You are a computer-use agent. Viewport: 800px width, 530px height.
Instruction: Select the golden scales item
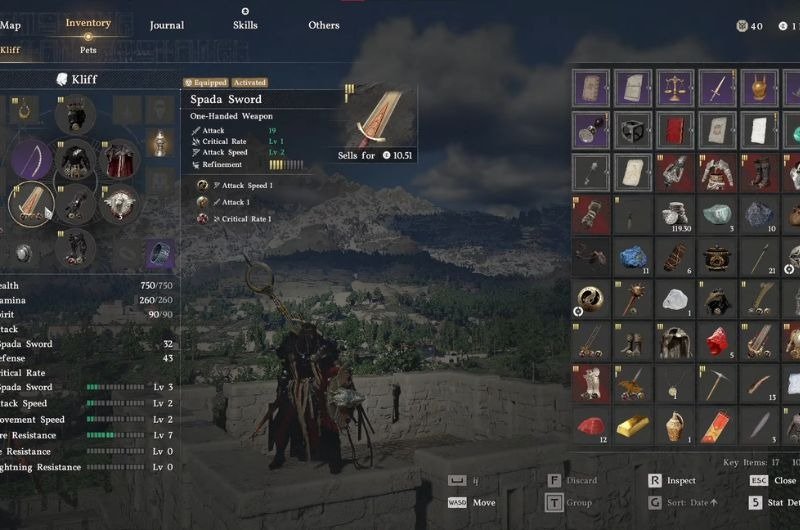point(675,88)
